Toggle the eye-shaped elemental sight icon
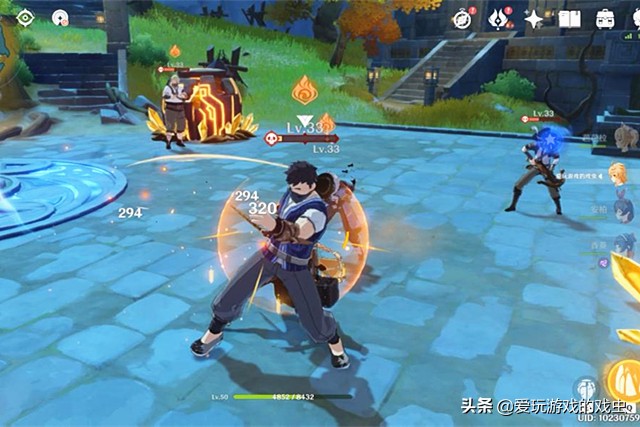The height and width of the screenshot is (427, 640). point(26,17)
